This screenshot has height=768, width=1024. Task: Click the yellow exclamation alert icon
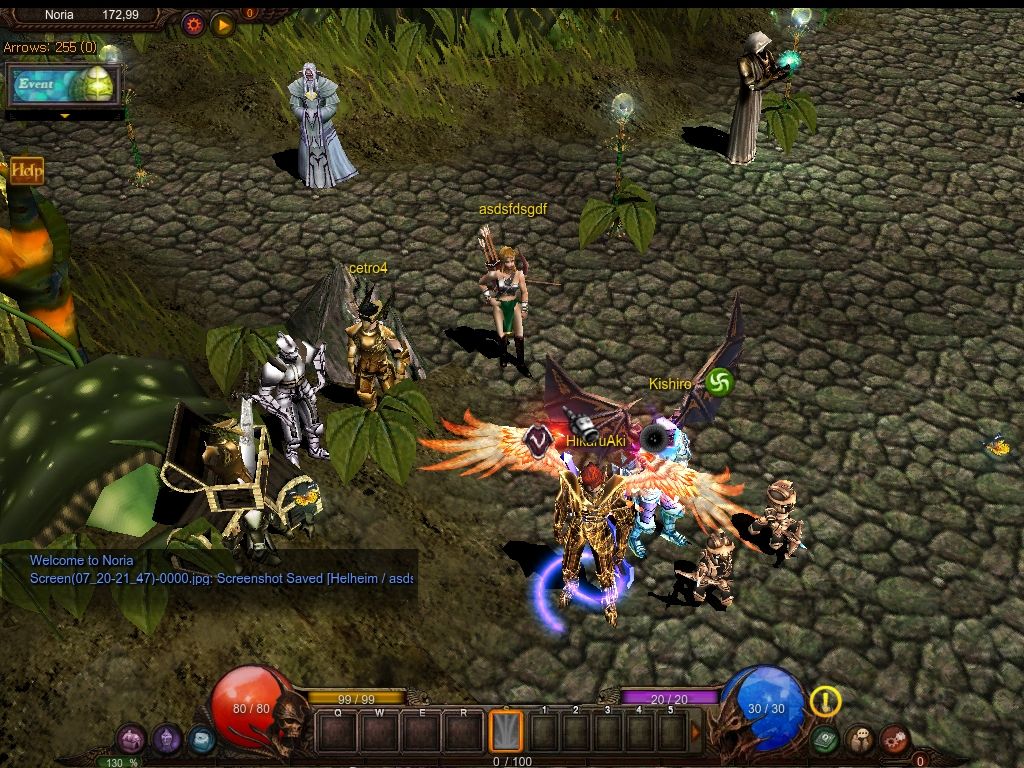[825, 701]
